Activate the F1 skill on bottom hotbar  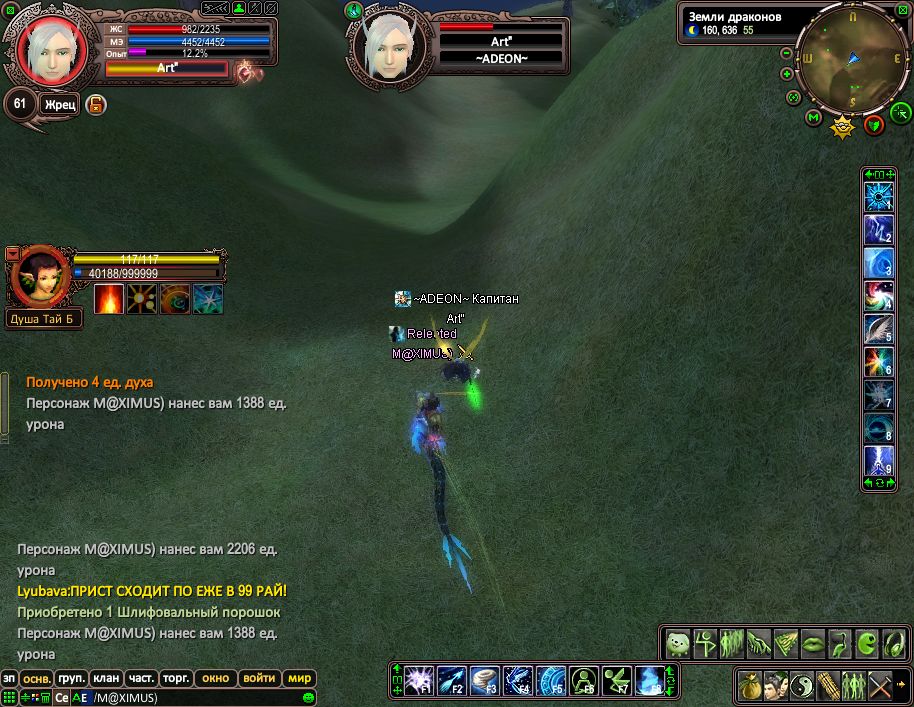(418, 681)
